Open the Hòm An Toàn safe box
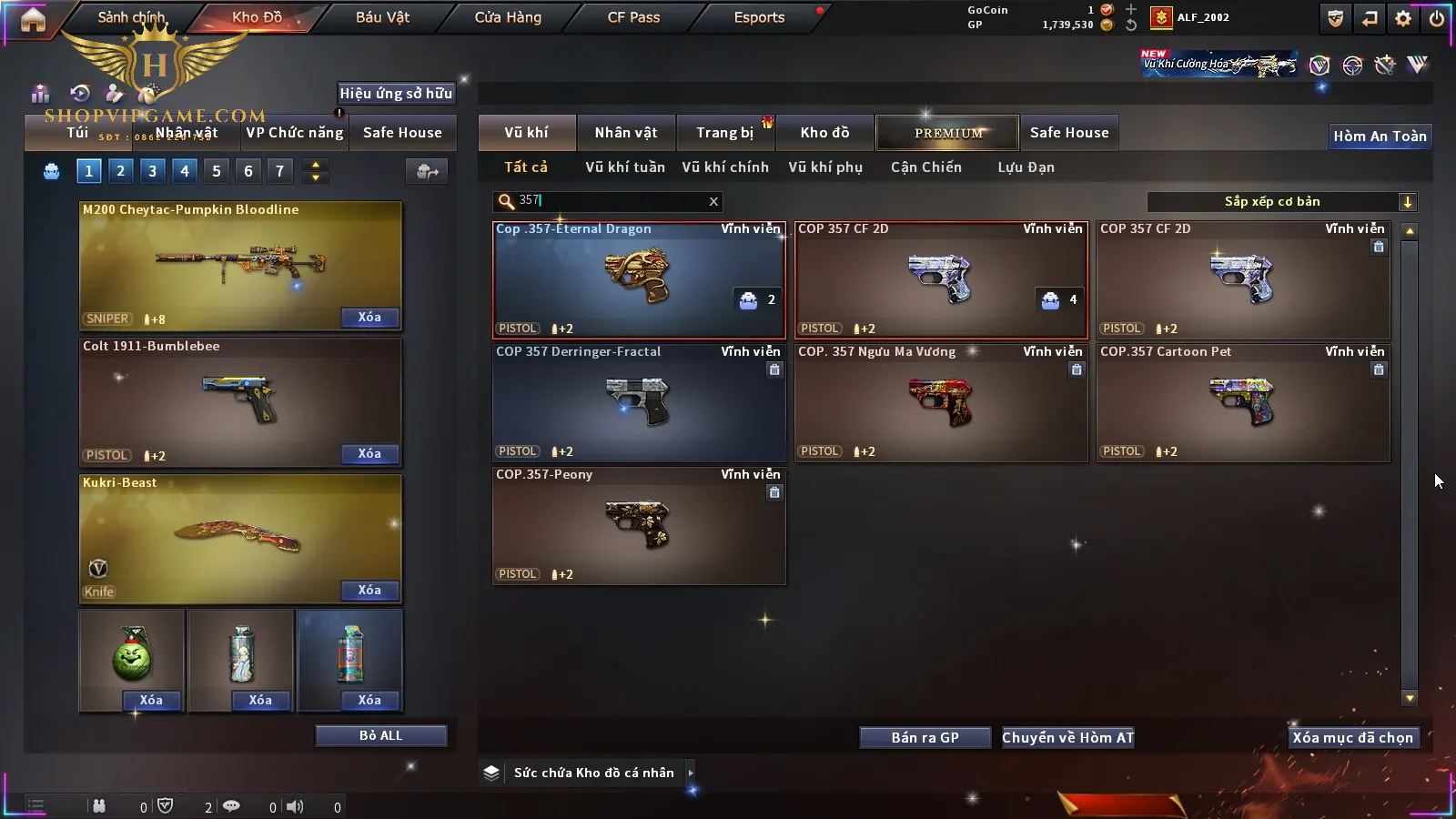 [1380, 136]
